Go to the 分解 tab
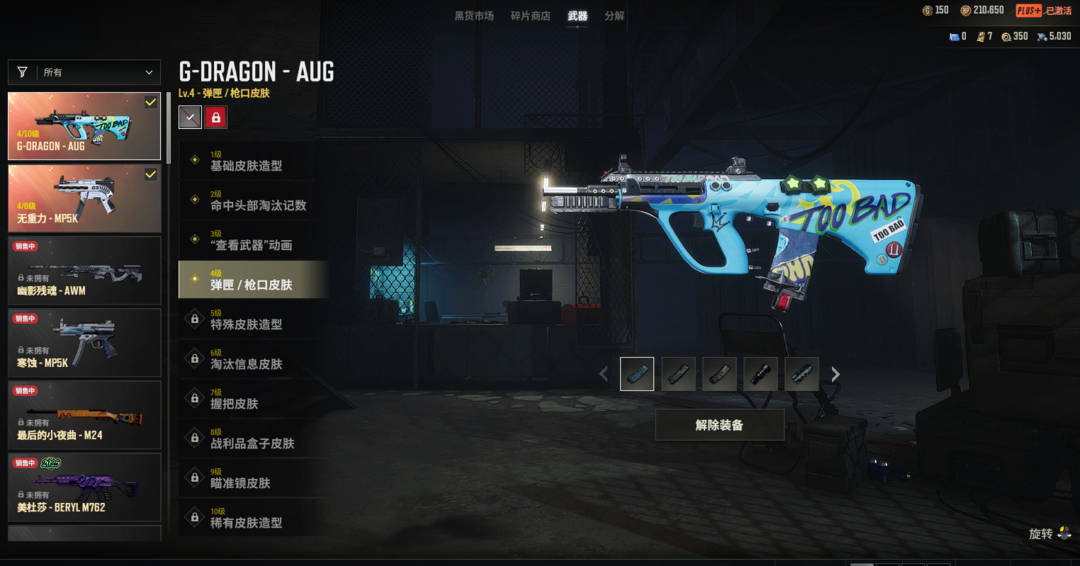1080x566 pixels. 614,16
